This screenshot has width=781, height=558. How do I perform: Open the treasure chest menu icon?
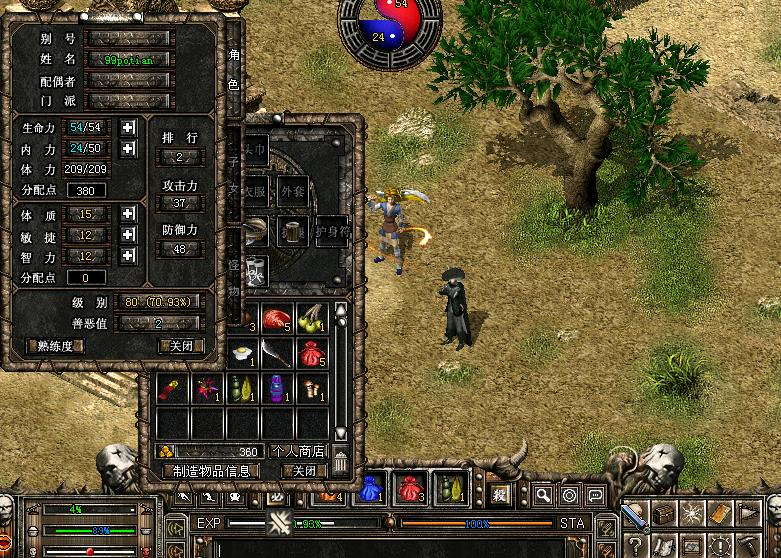point(664,514)
